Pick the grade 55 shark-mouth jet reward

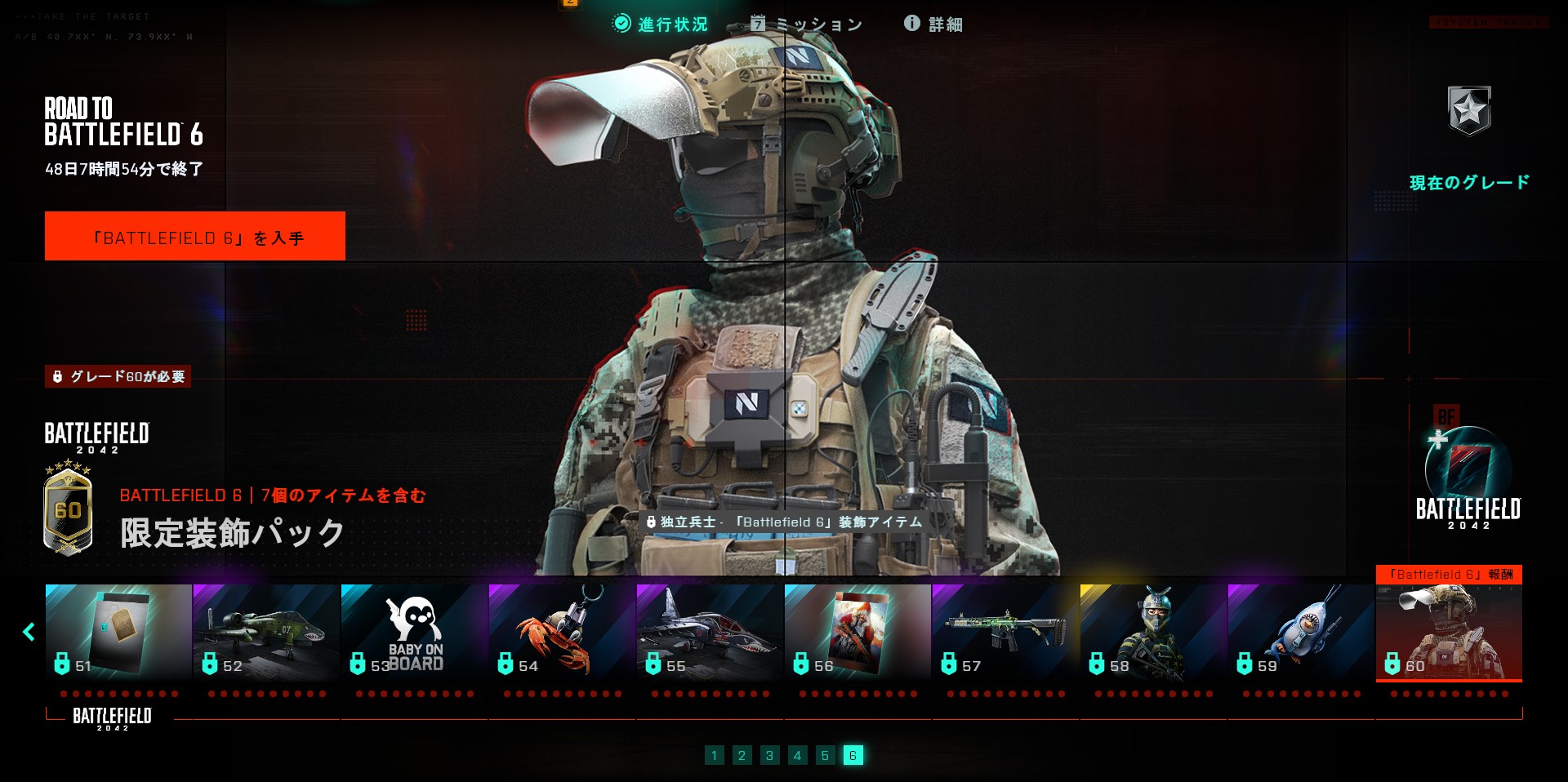tap(710, 632)
